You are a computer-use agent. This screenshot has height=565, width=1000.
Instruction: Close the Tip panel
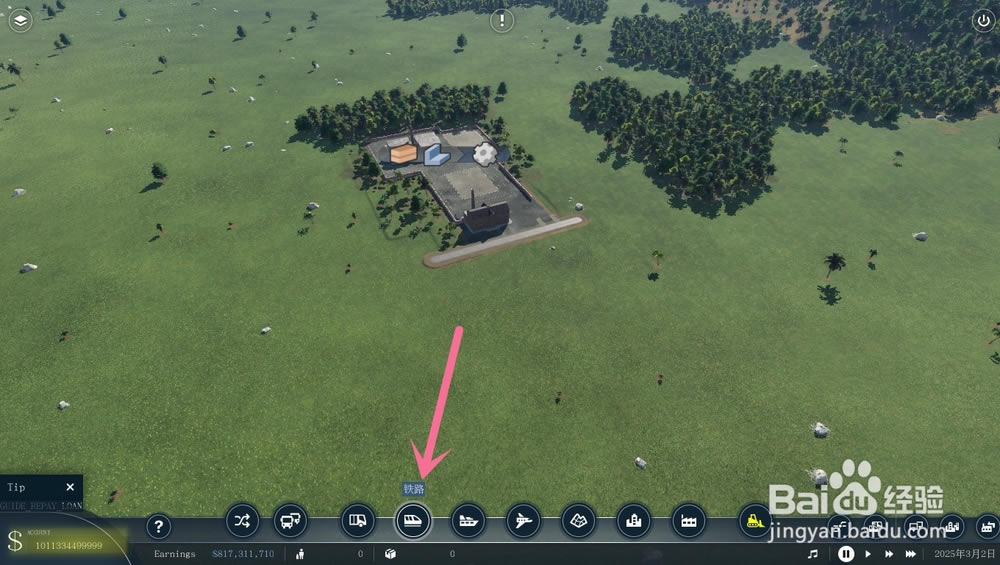70,487
